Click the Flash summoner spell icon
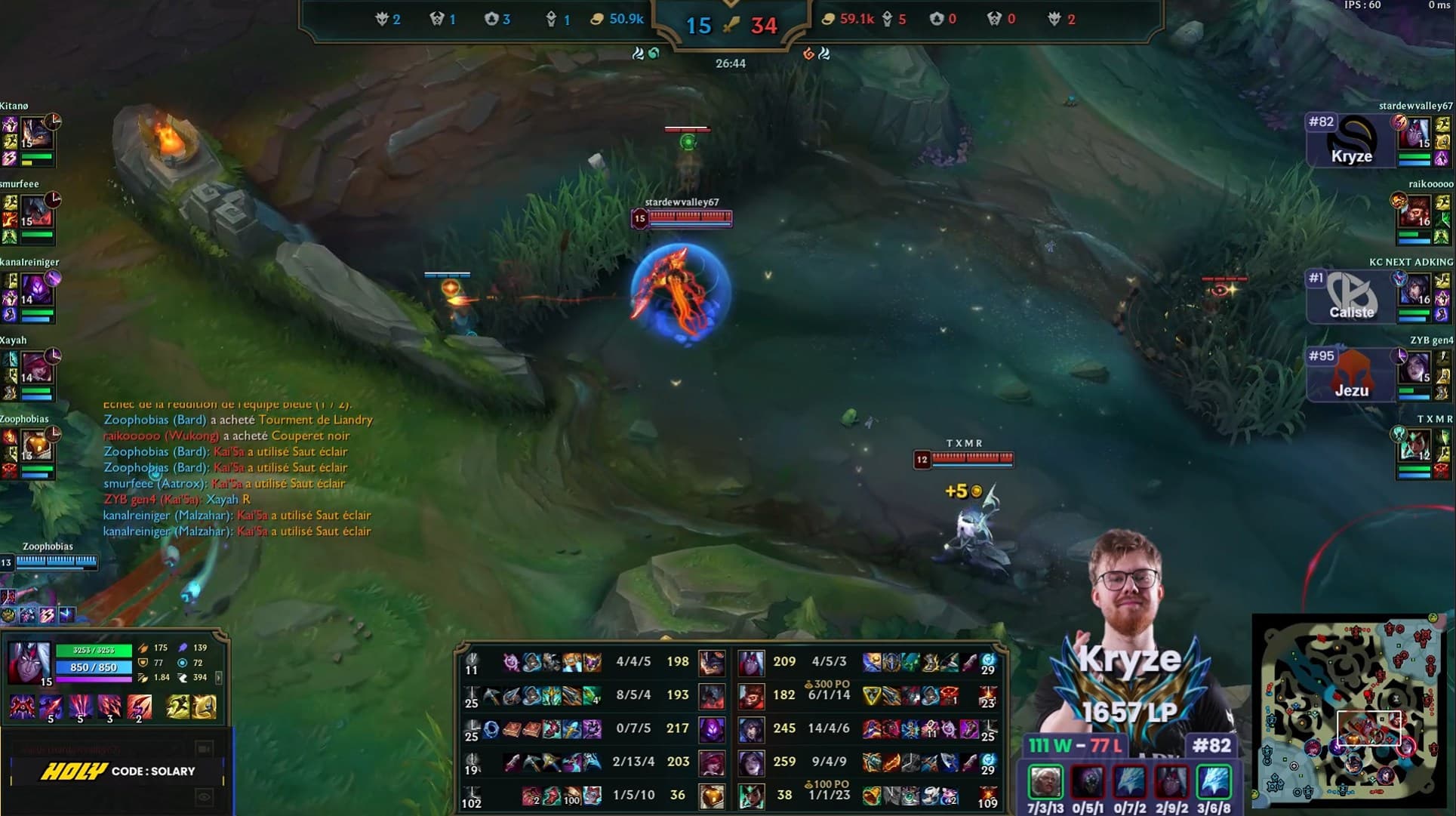Viewport: 1456px width, 816px height. (x=204, y=707)
